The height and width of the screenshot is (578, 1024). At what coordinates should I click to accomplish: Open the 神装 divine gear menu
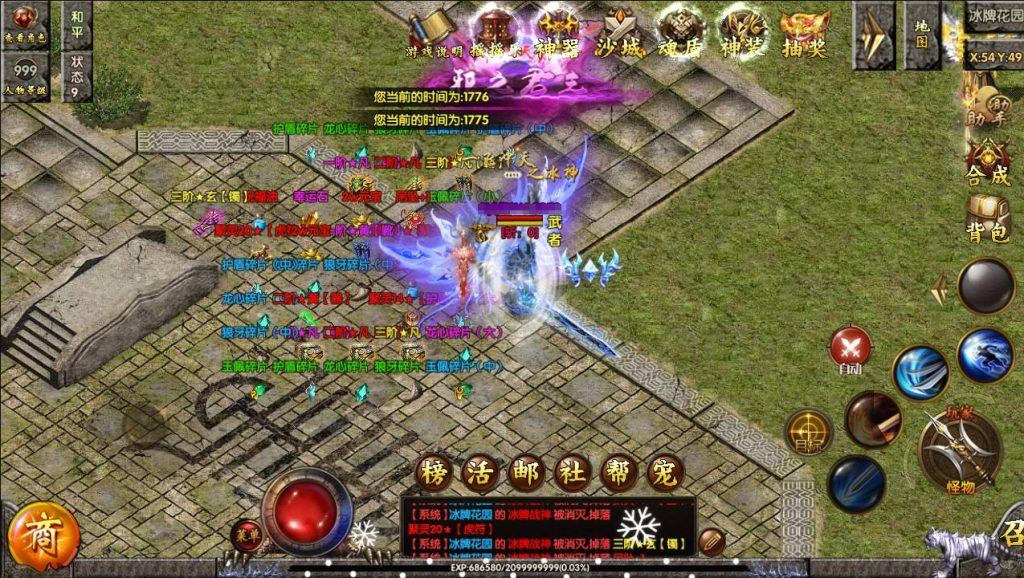click(743, 32)
